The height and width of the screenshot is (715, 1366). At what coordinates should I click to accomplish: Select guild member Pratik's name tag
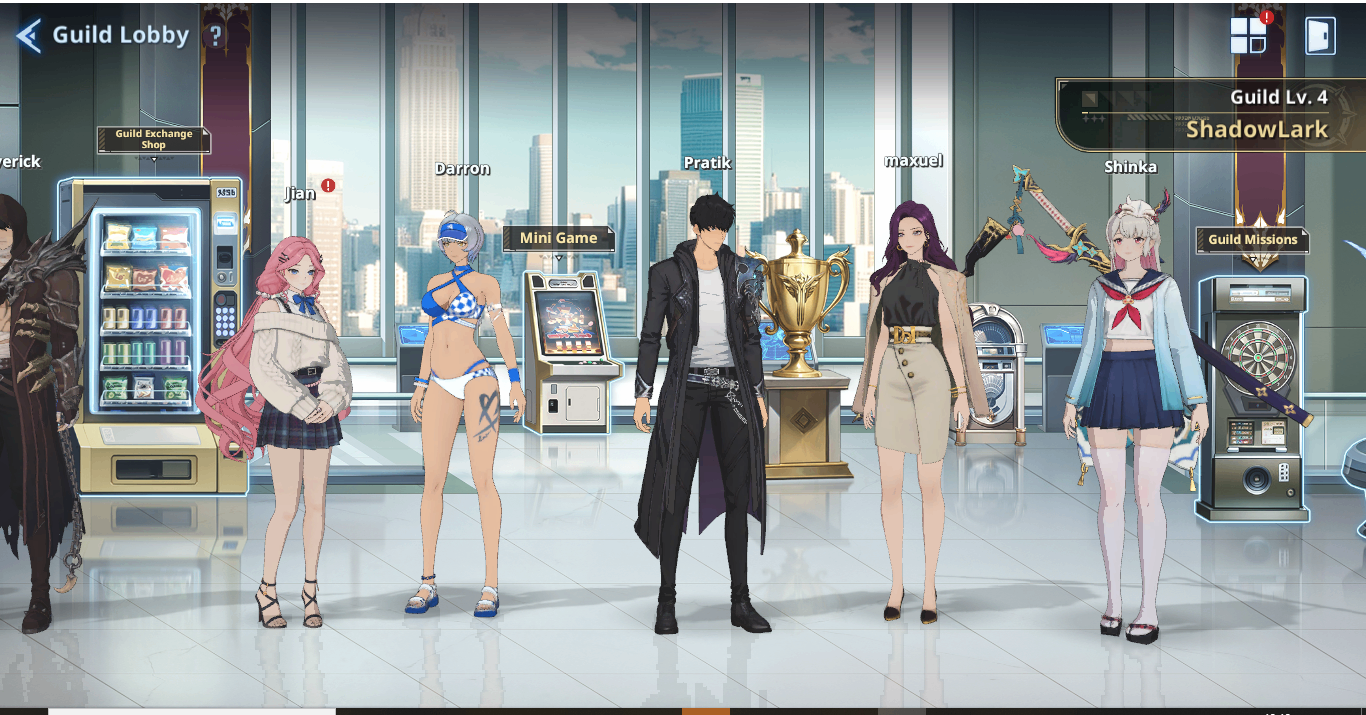click(708, 162)
